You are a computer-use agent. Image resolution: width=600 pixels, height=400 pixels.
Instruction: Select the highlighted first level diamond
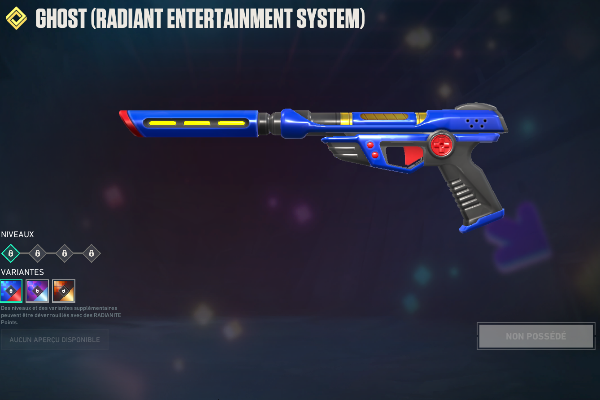[x=11, y=253]
